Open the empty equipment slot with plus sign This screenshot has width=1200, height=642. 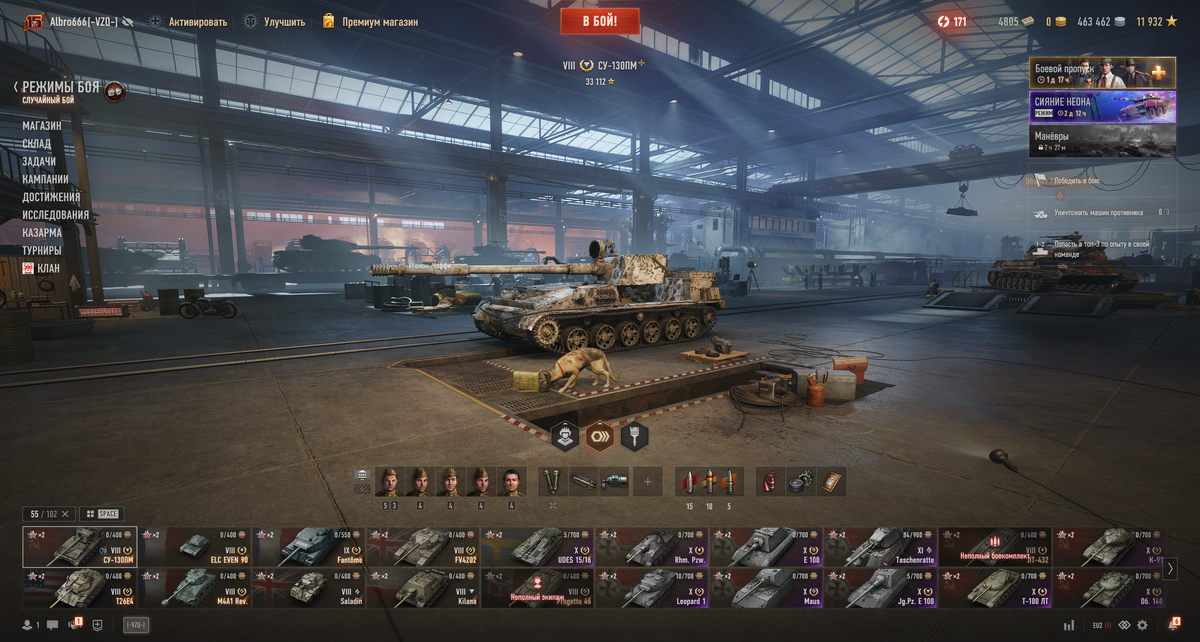tap(647, 482)
